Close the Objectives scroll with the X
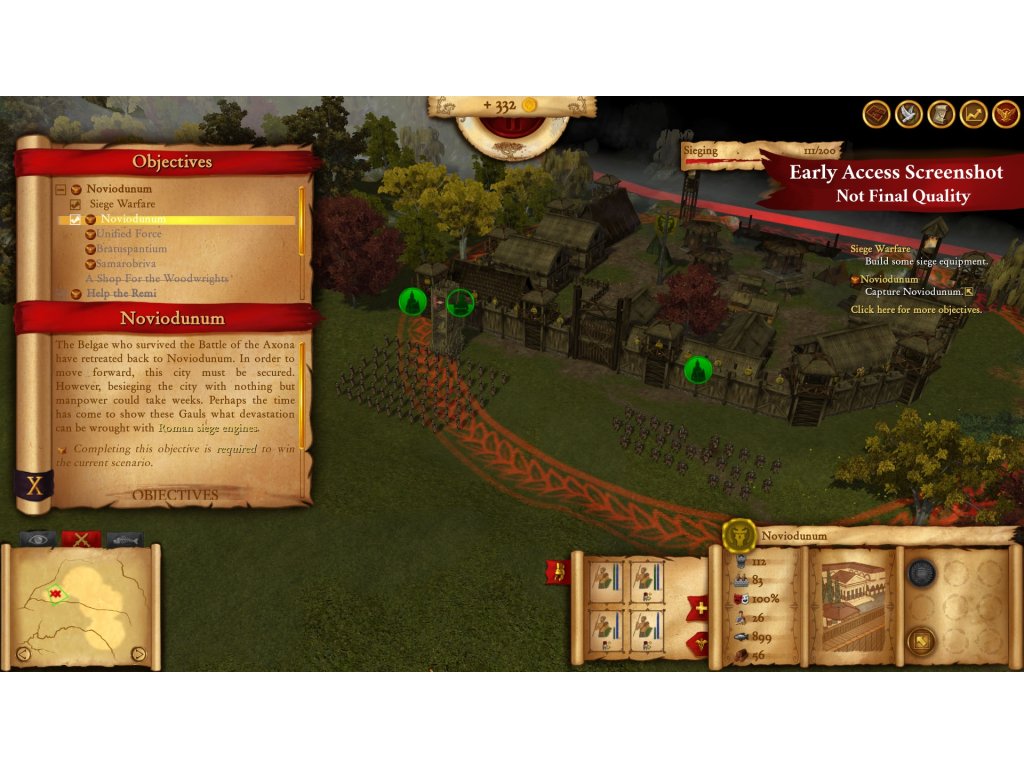This screenshot has height=768, width=1024. point(35,486)
